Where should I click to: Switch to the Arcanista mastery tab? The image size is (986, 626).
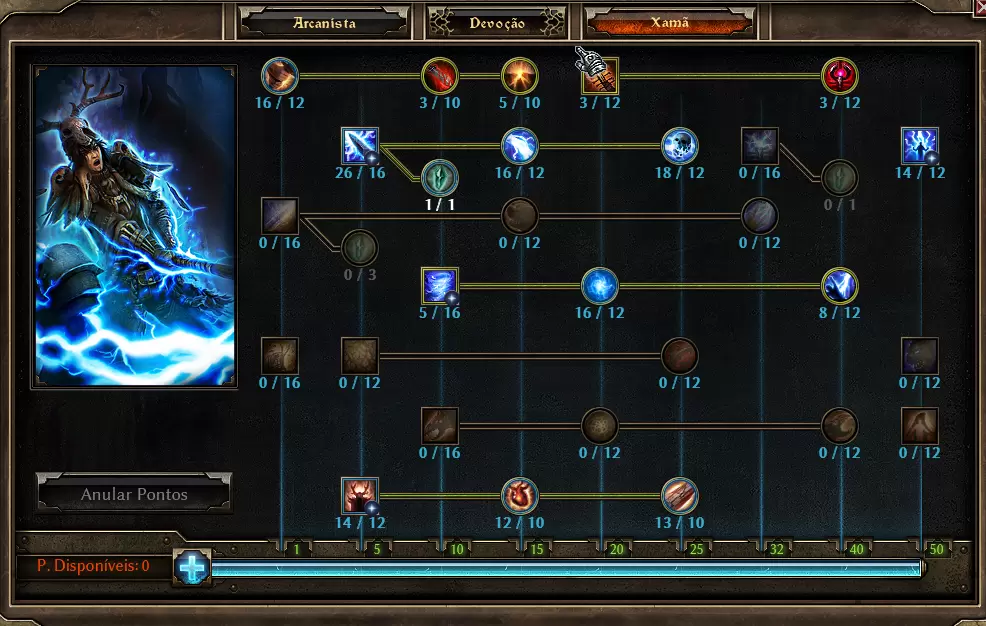point(325,22)
